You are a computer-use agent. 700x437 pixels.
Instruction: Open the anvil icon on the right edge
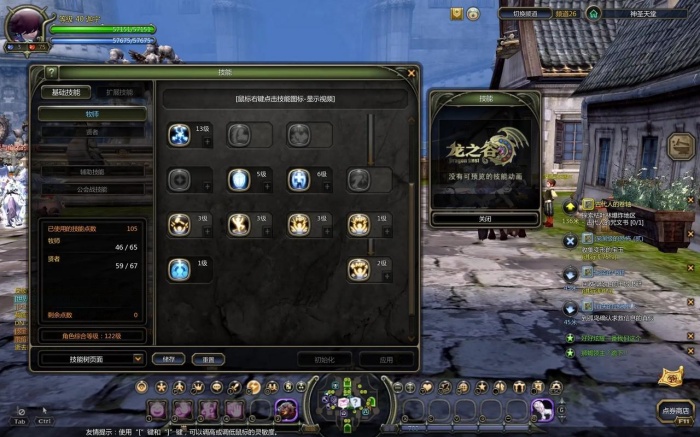click(x=680, y=145)
